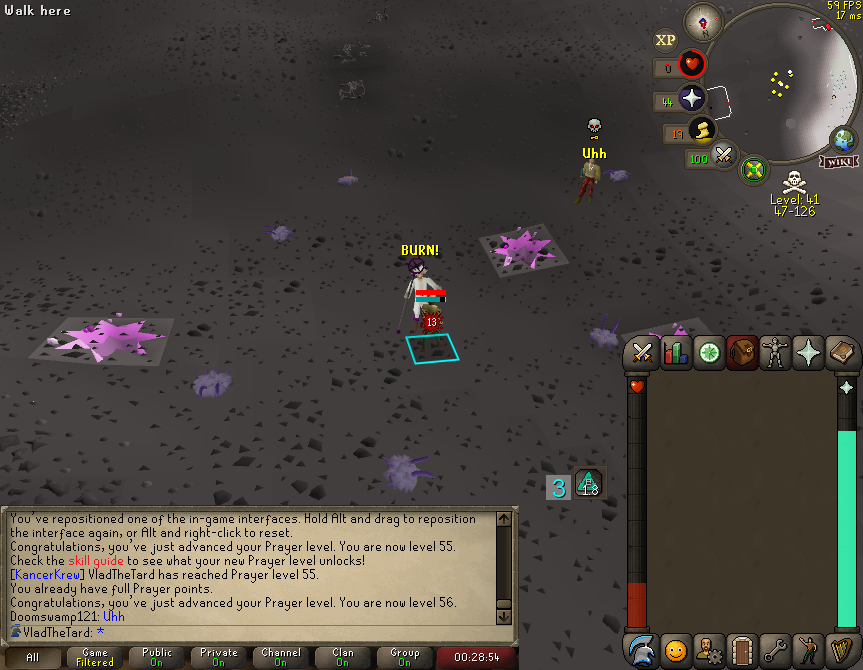Image resolution: width=863 pixels, height=670 pixels.
Task: Toggle run energy orb
Action: (x=702, y=131)
